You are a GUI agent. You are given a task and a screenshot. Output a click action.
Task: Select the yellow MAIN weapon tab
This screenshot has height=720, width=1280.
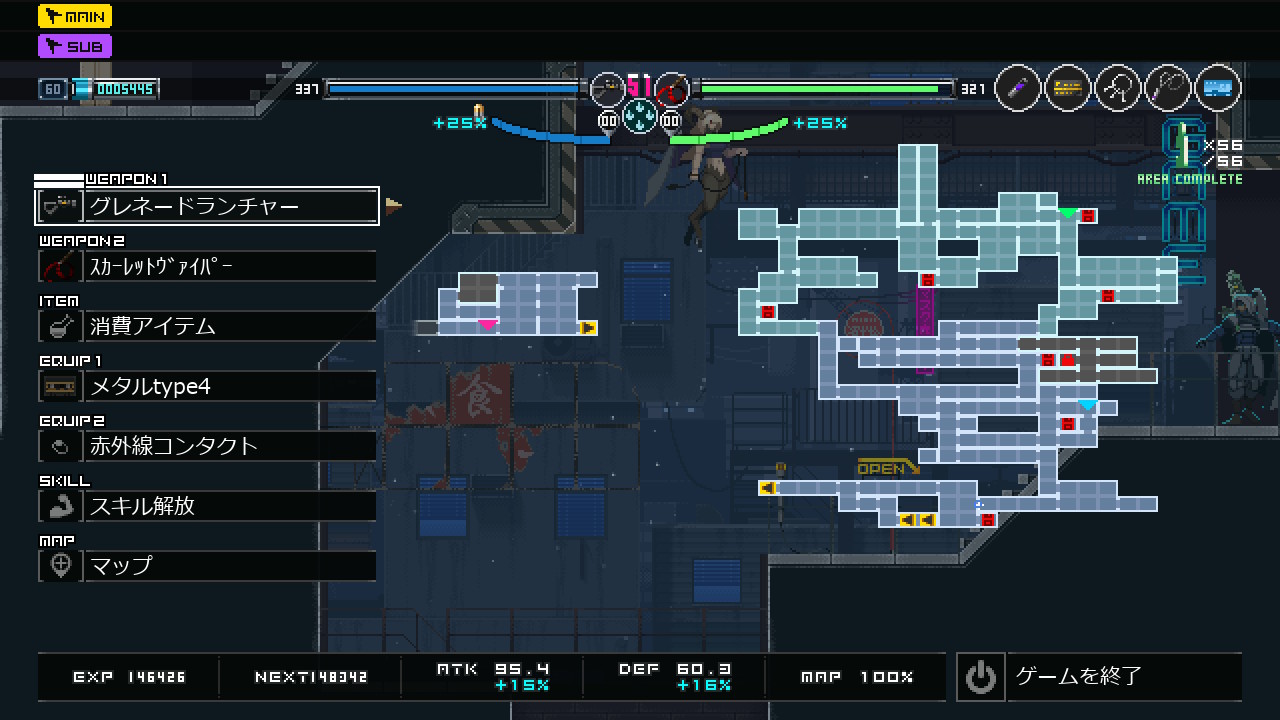(75, 16)
